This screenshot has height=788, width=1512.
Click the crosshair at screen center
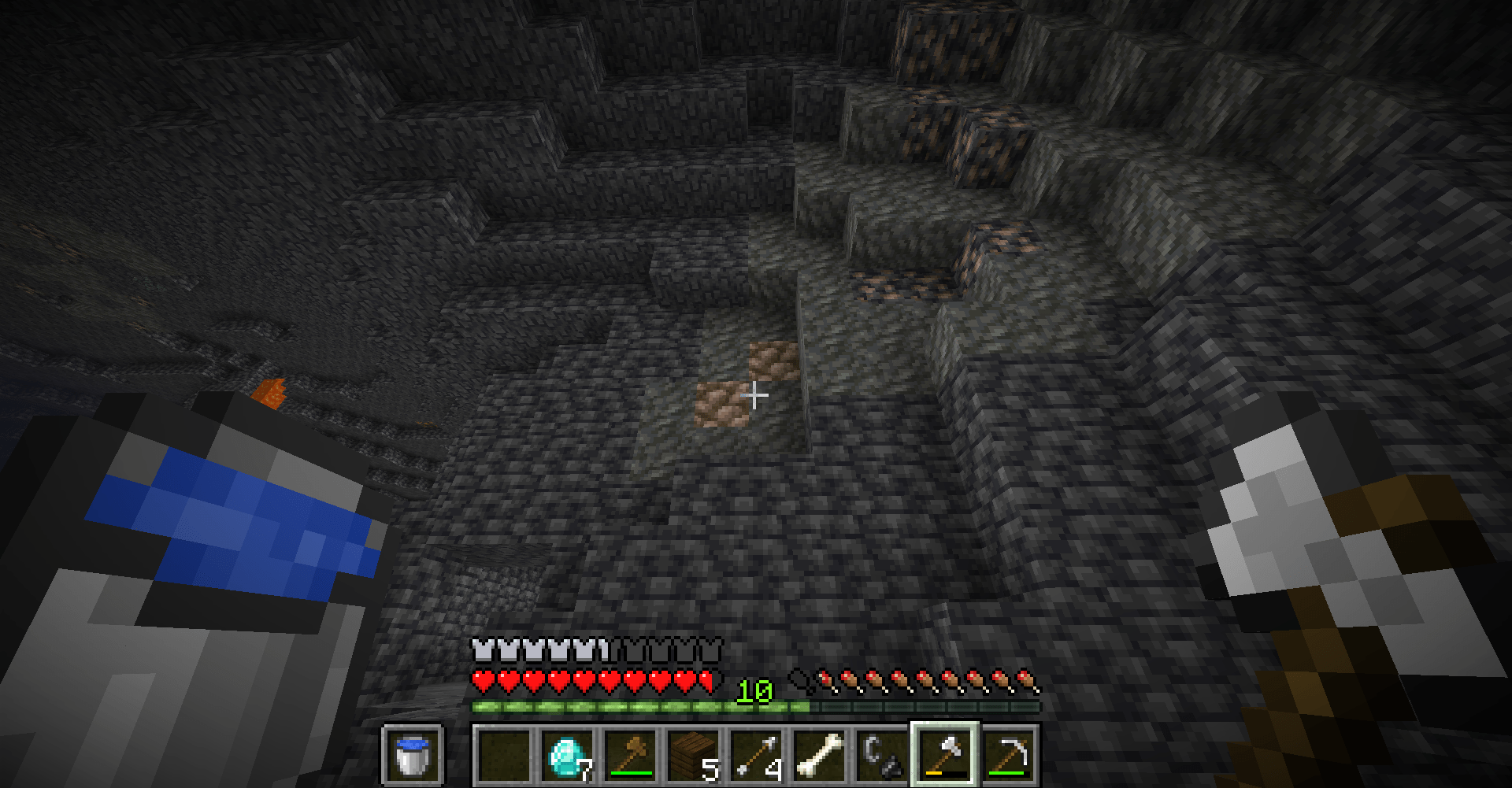[x=754, y=394]
